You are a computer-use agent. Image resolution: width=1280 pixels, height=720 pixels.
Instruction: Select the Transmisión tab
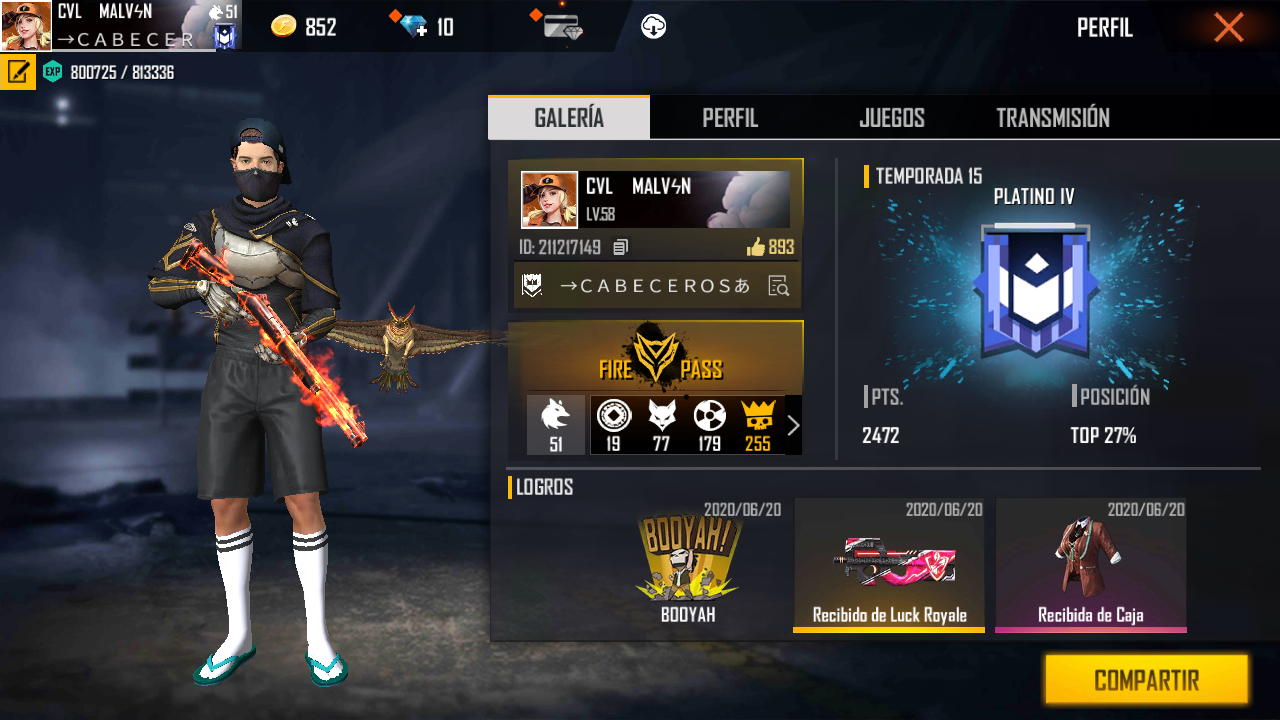pos(1053,118)
